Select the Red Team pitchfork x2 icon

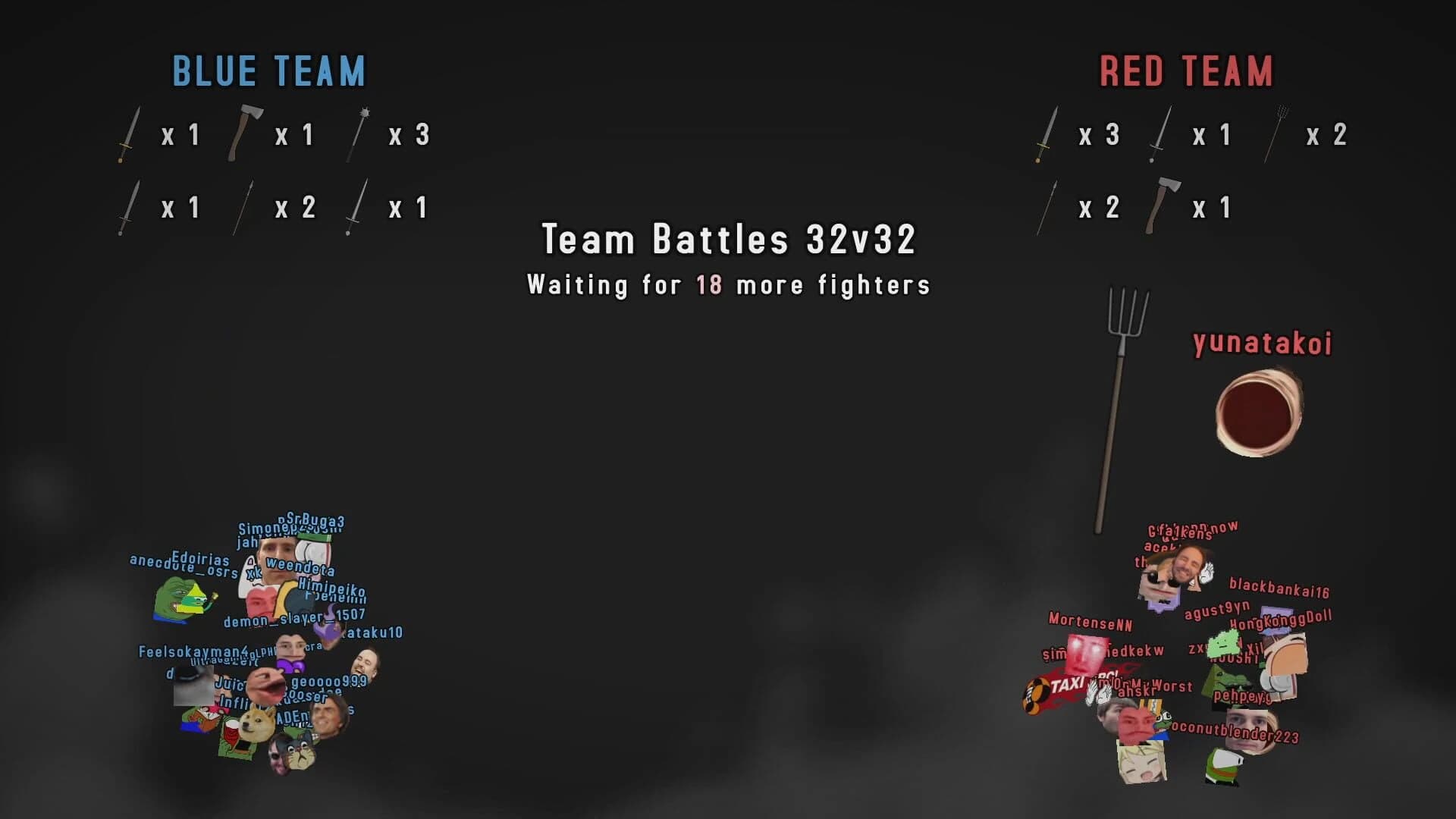tap(1277, 135)
